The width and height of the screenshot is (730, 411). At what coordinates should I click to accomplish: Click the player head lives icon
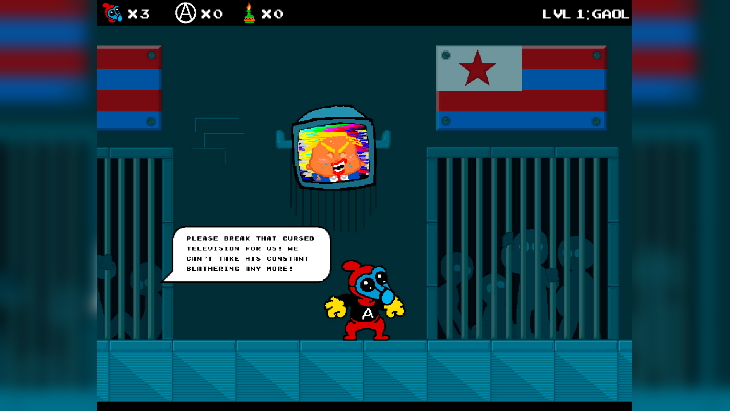pyautogui.click(x=112, y=13)
